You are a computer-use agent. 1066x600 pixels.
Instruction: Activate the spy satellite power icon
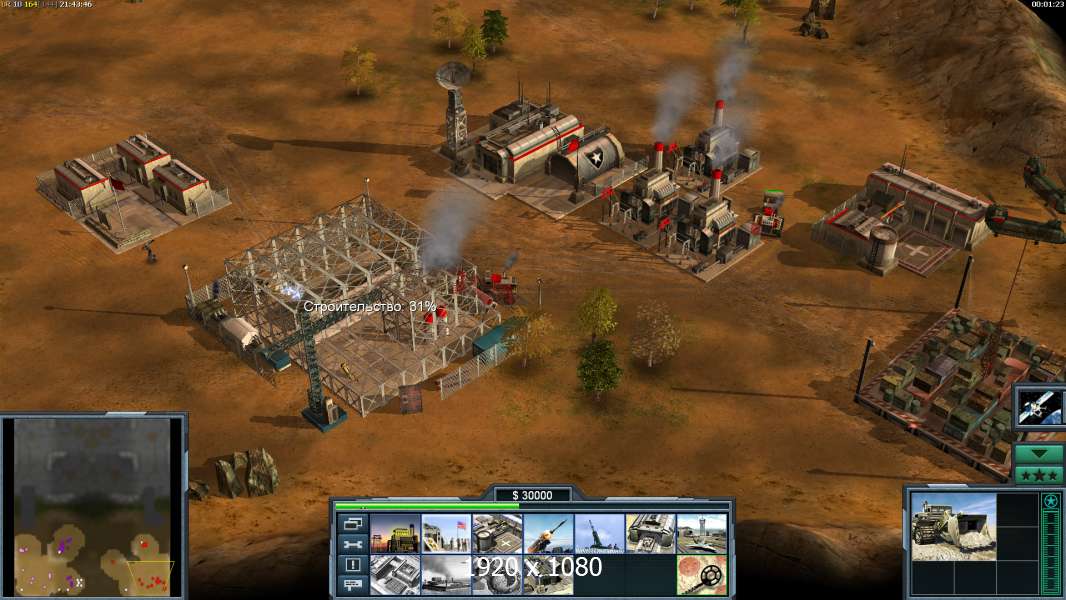[x=1038, y=406]
